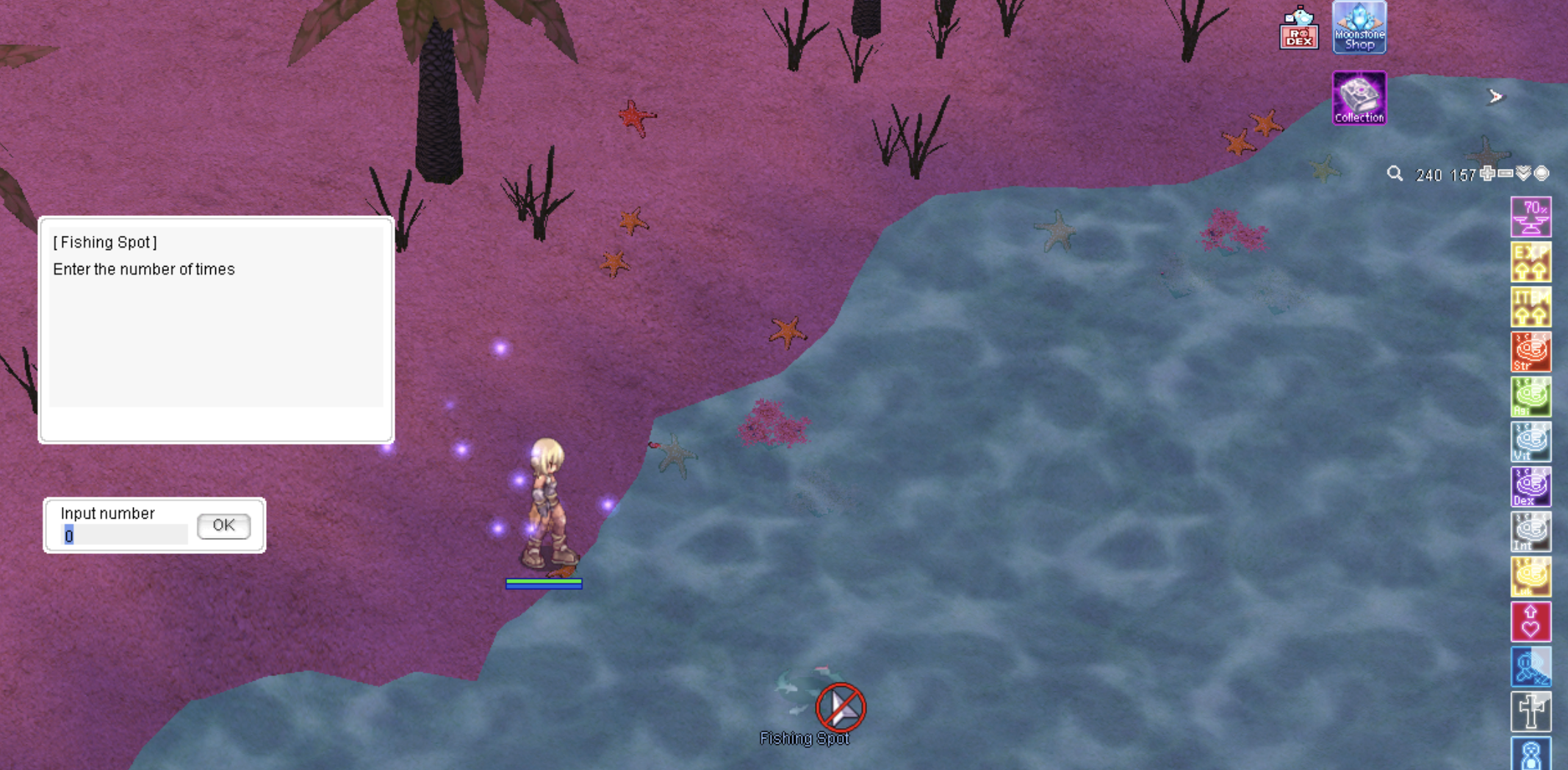Select the white cross buff icon
The image size is (1568, 770).
click(1531, 711)
